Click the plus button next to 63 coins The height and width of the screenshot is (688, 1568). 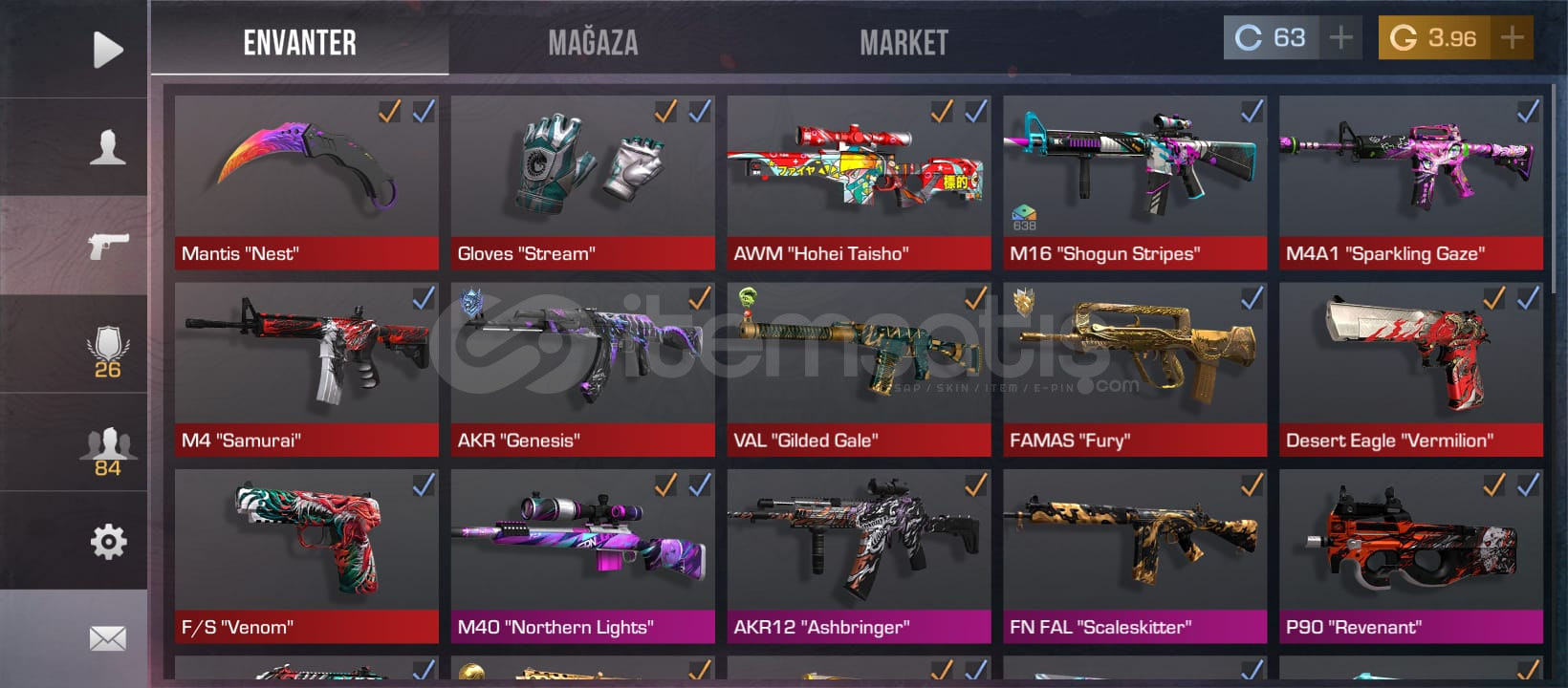[x=1340, y=38]
